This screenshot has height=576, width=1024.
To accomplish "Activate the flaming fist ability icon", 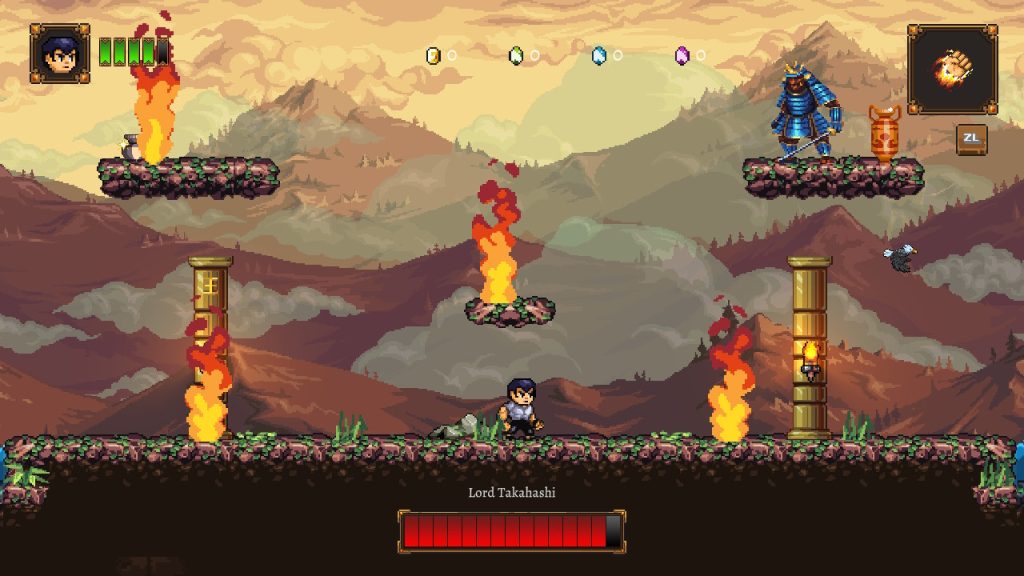I will [x=951, y=68].
